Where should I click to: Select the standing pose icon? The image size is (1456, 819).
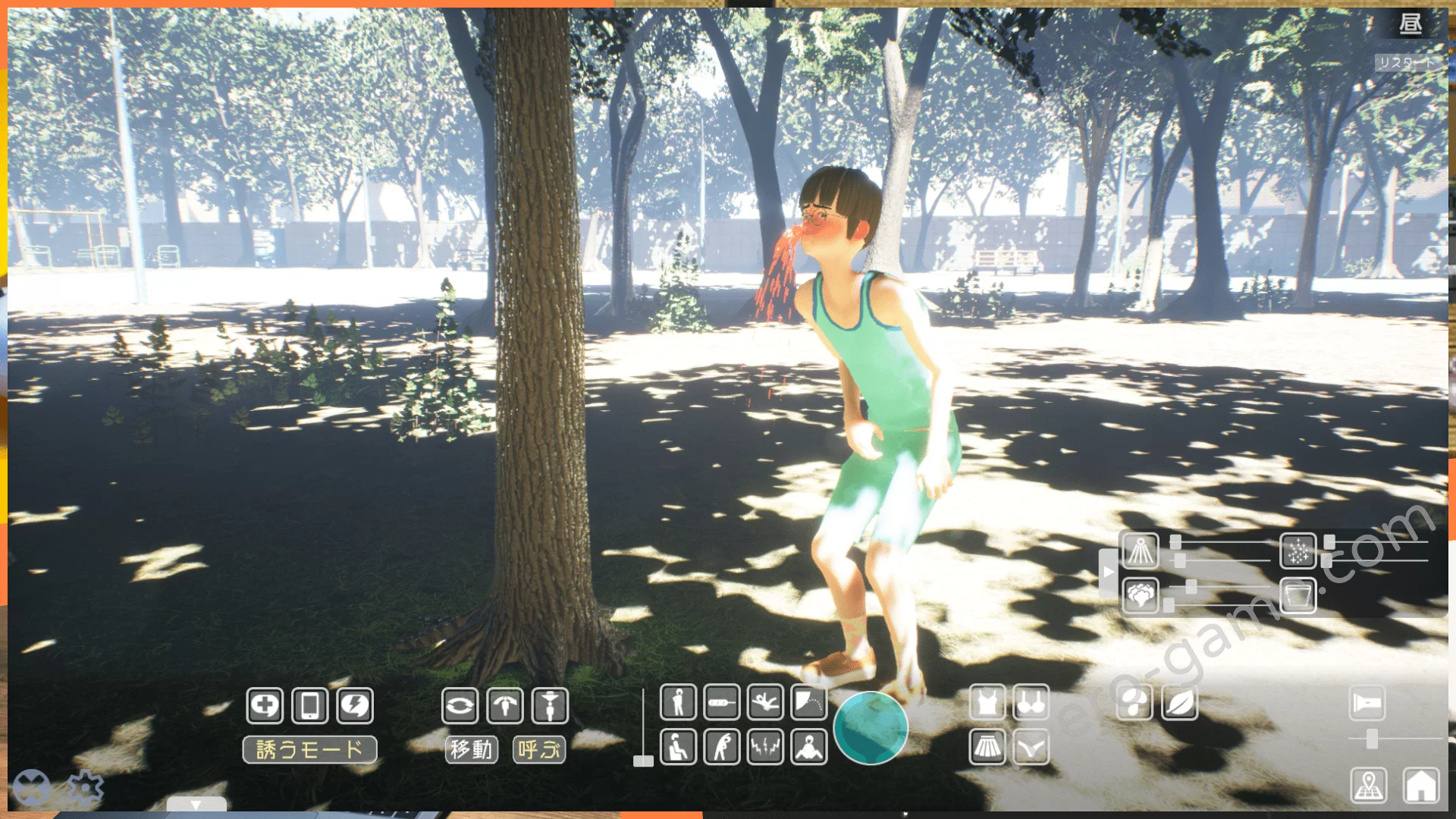coord(678,702)
